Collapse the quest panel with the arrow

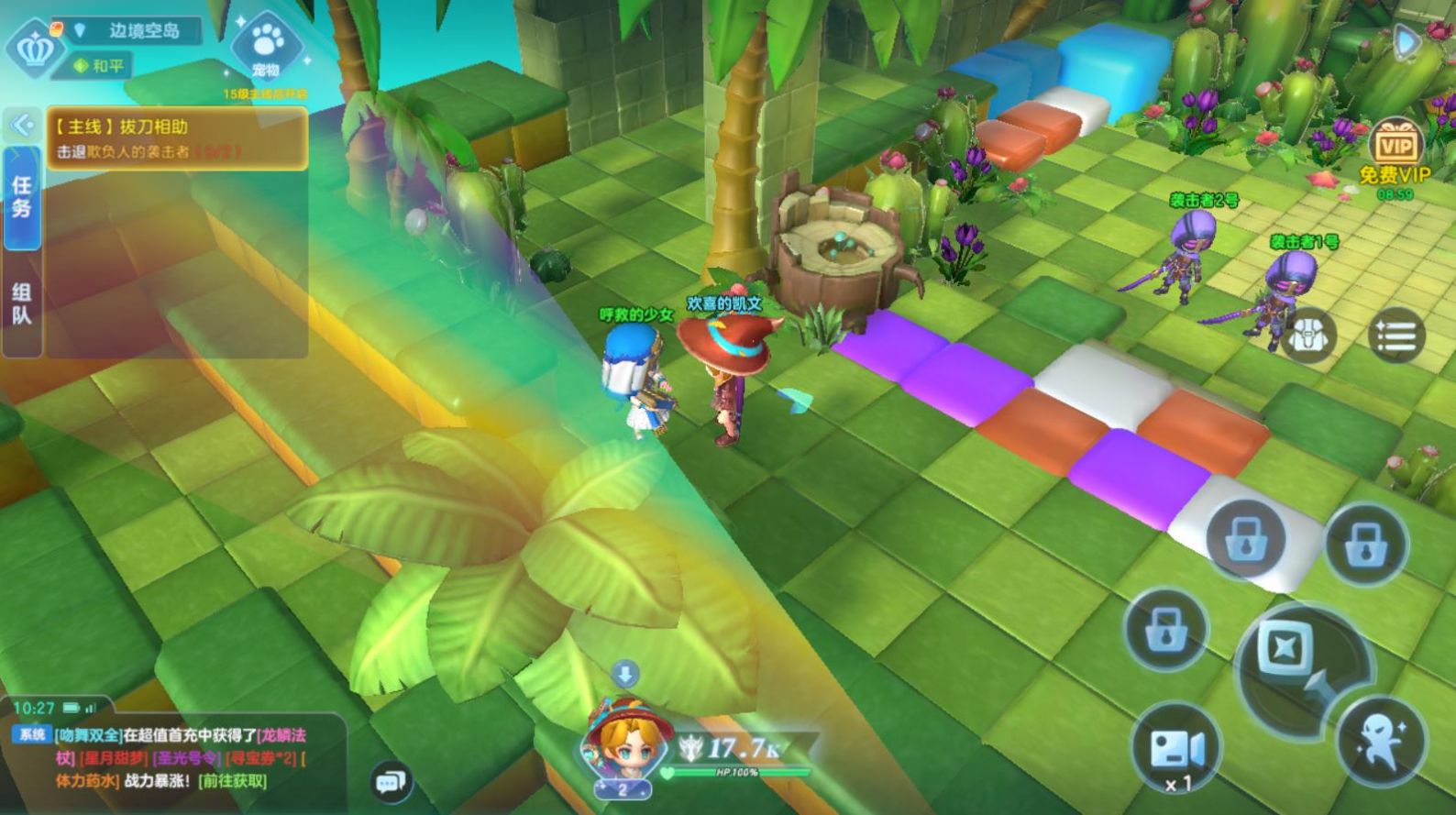pyautogui.click(x=22, y=124)
